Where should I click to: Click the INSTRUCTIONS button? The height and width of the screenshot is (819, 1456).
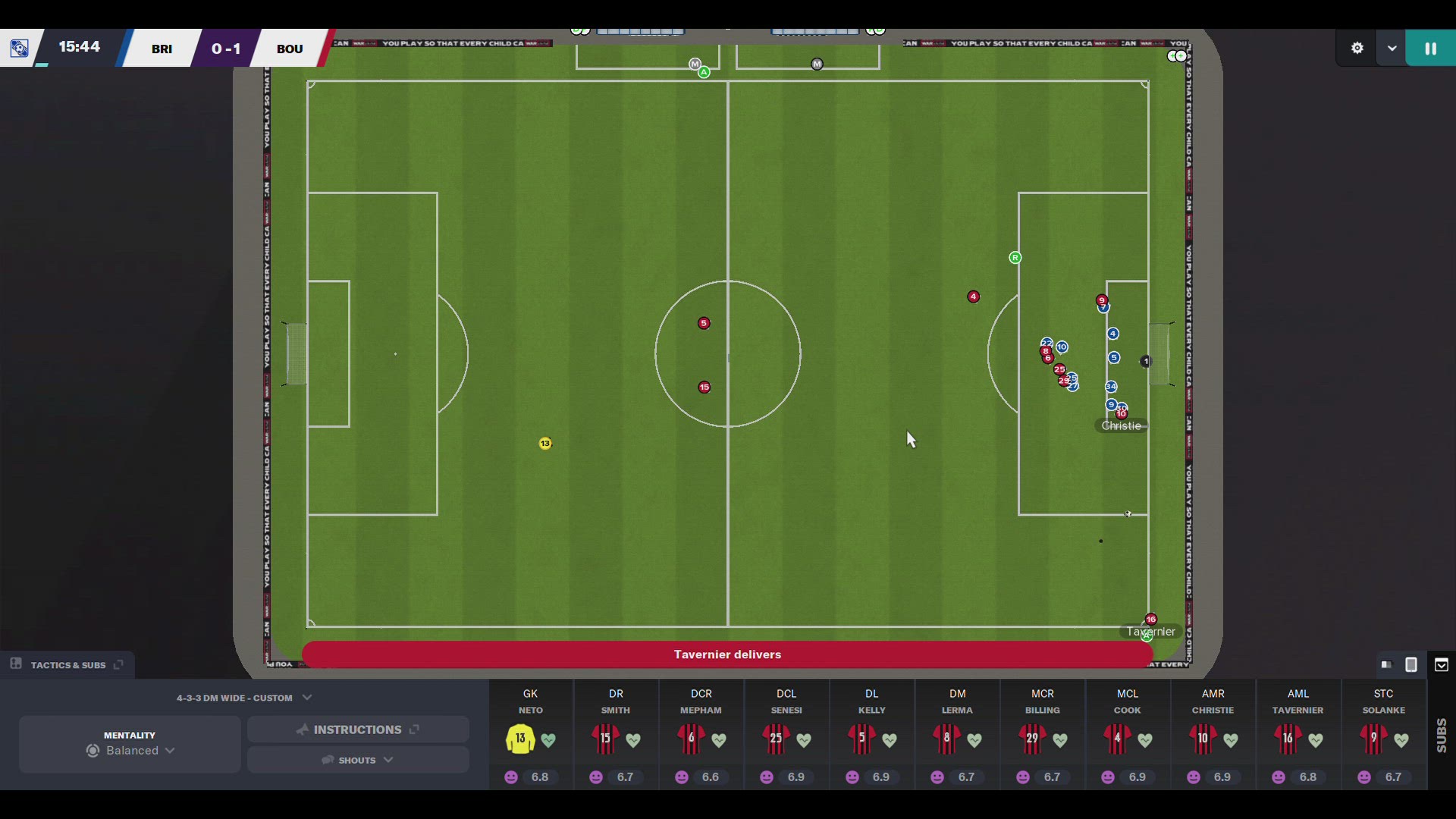[358, 730]
